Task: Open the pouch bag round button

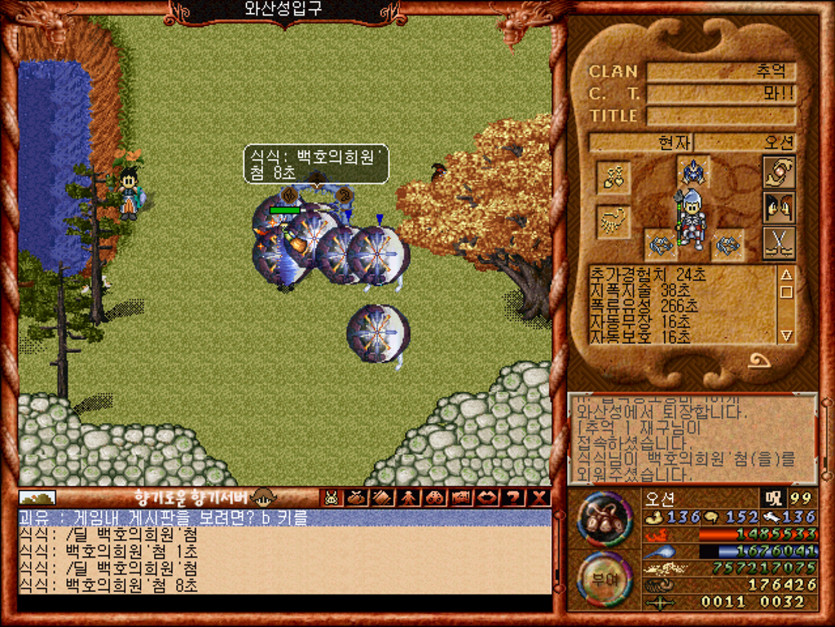Action: click(603, 517)
